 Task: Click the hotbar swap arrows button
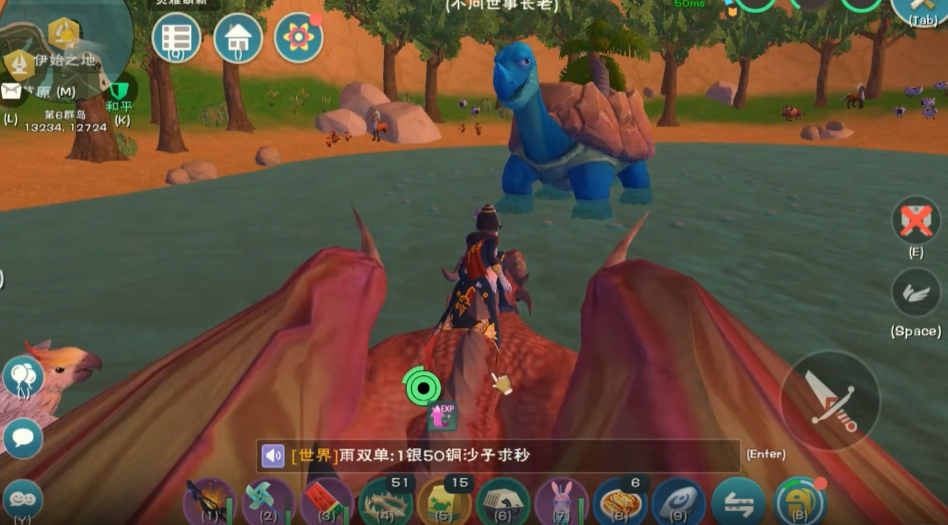[738, 501]
